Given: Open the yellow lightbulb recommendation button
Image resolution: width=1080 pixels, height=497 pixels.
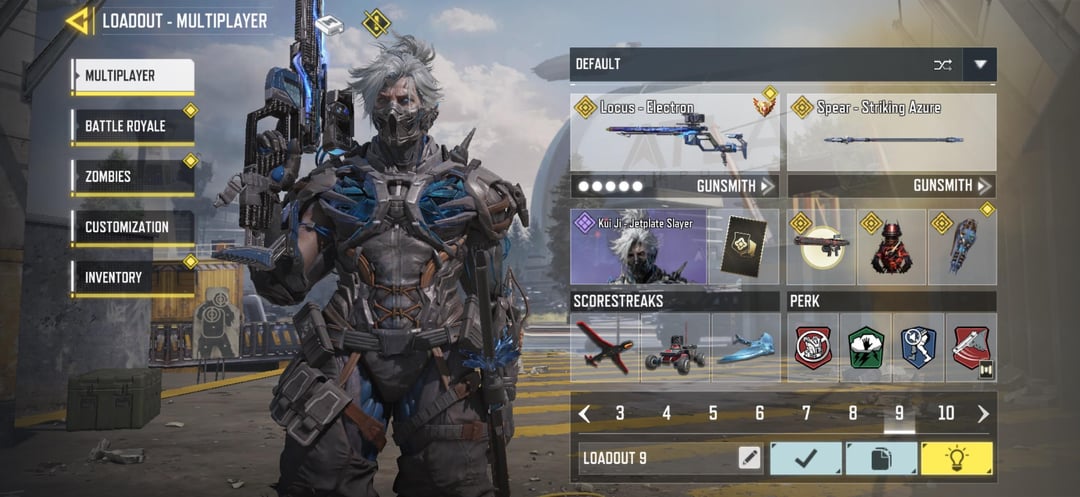Looking at the screenshot, I should click(x=957, y=459).
